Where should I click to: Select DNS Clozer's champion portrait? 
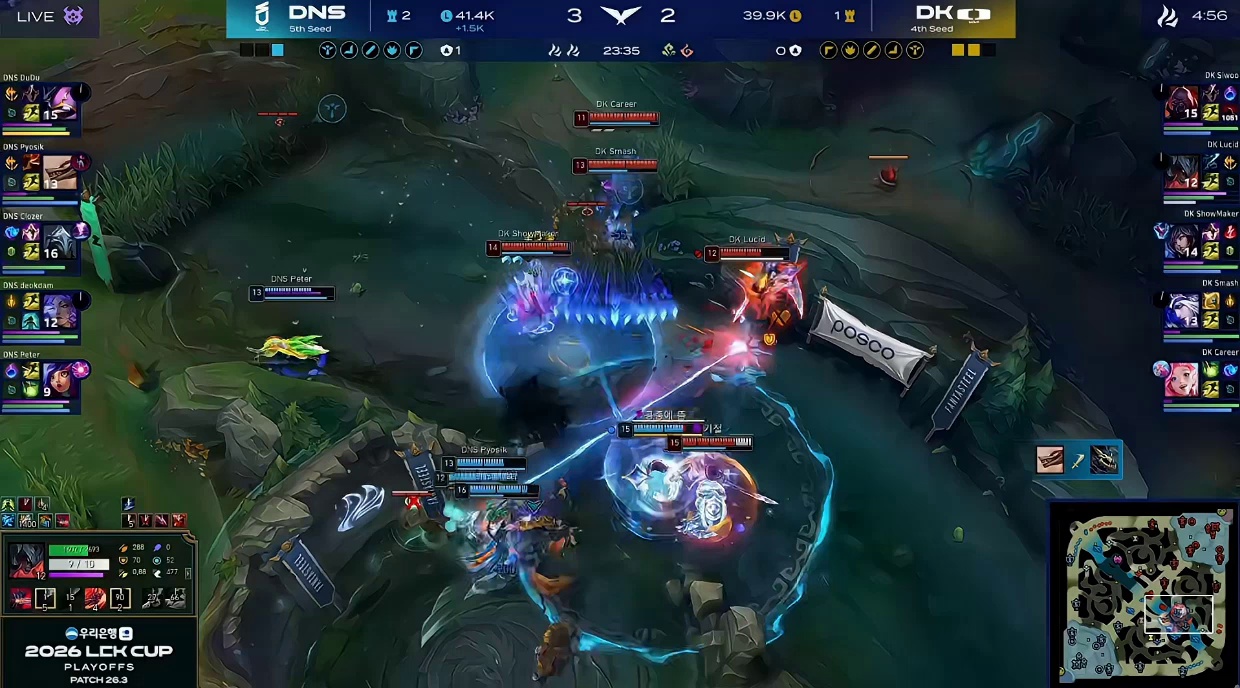[x=59, y=241]
